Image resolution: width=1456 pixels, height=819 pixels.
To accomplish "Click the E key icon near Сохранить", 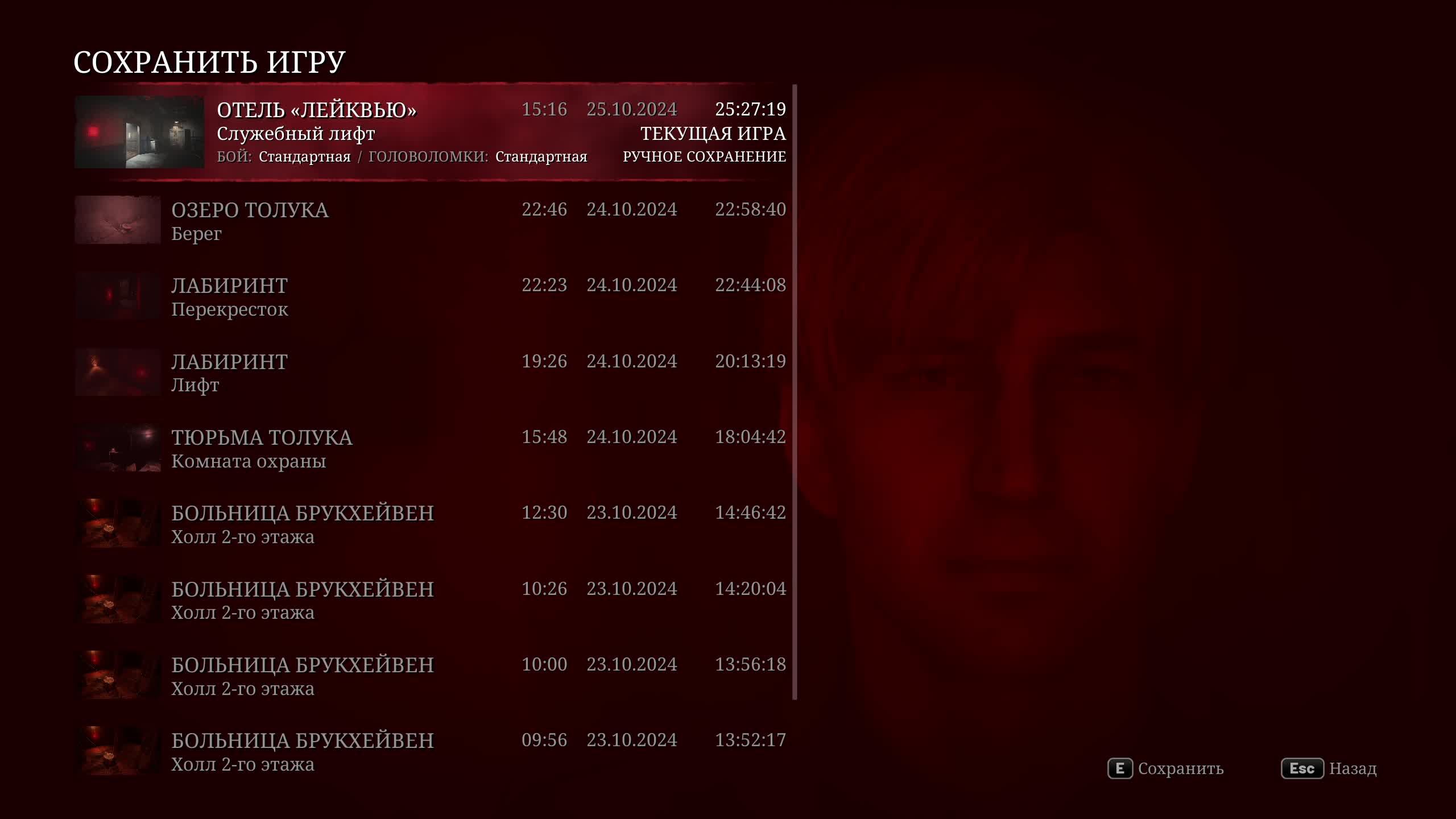I will [x=1120, y=769].
